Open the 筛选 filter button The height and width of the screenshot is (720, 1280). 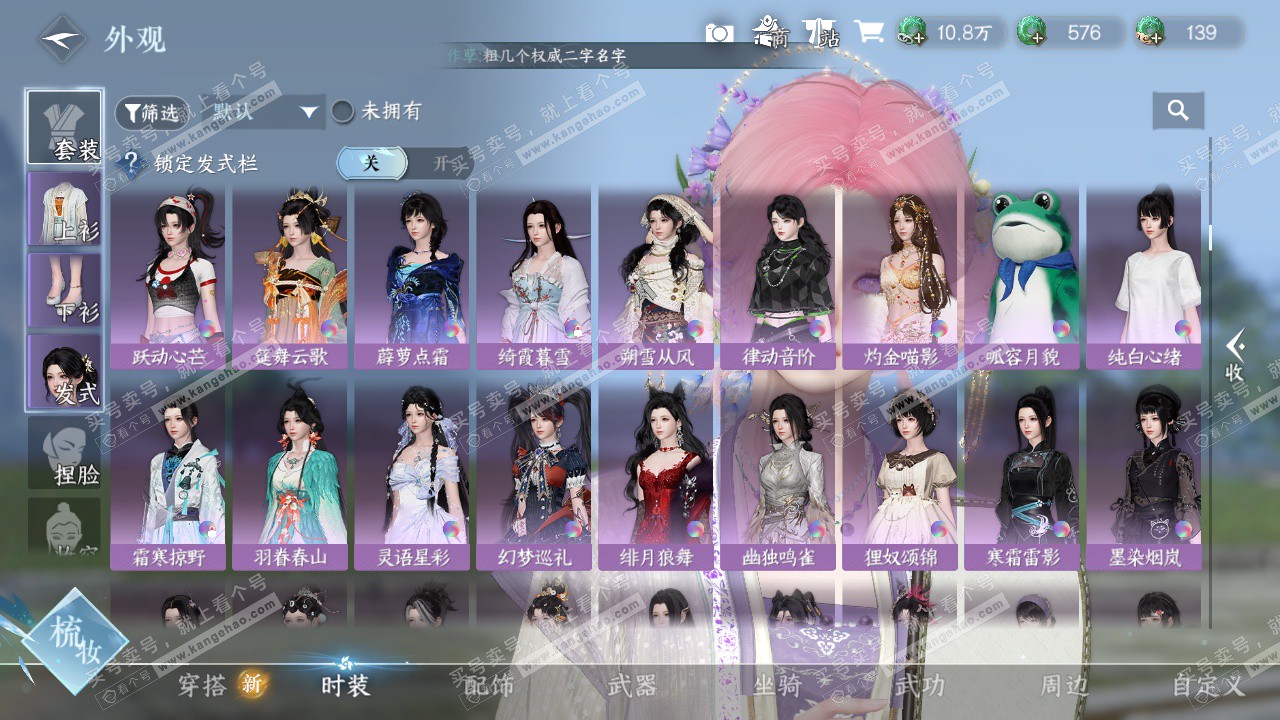point(151,113)
